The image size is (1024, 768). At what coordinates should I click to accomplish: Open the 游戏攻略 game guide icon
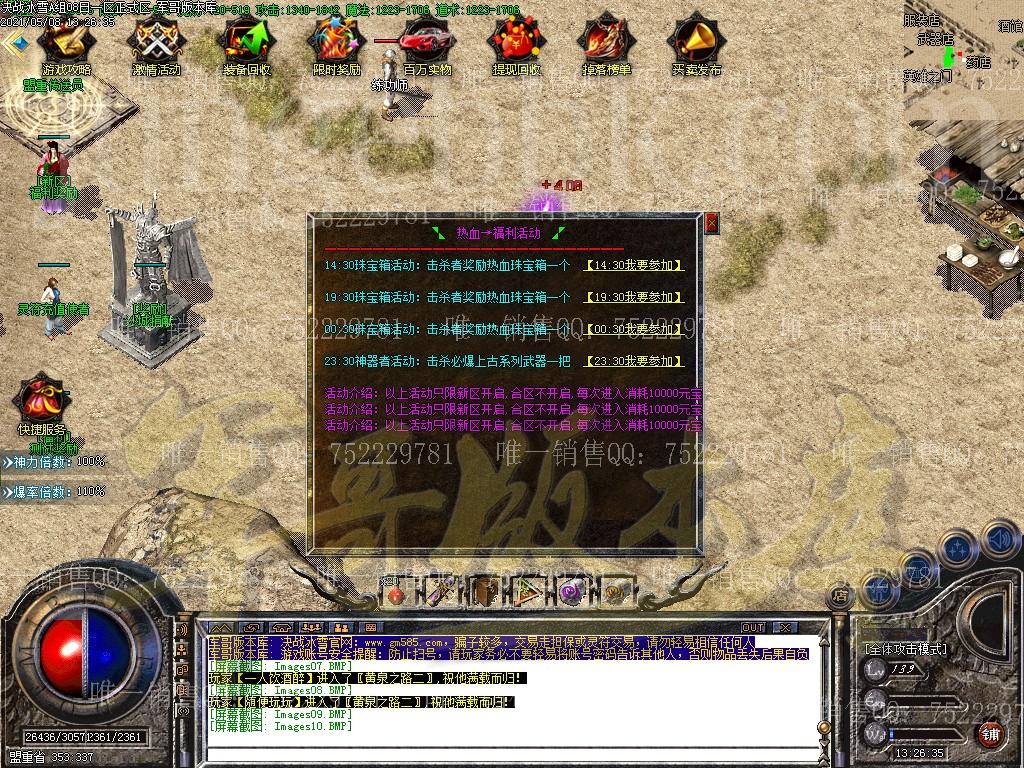[66, 44]
